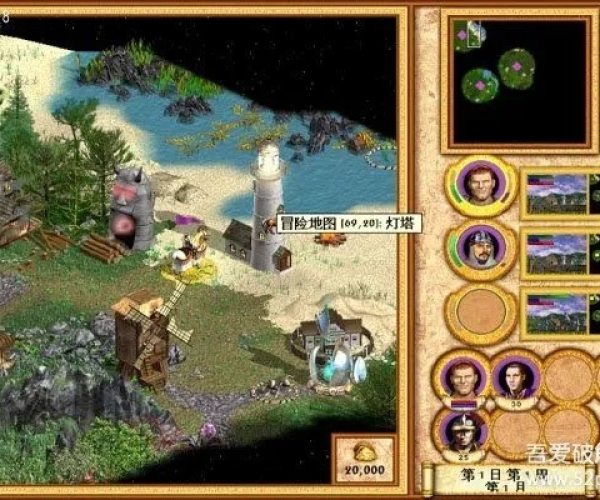Viewport: 600px width, 500px height.
Task: Click the minimap of the world
Action: coord(507,78)
